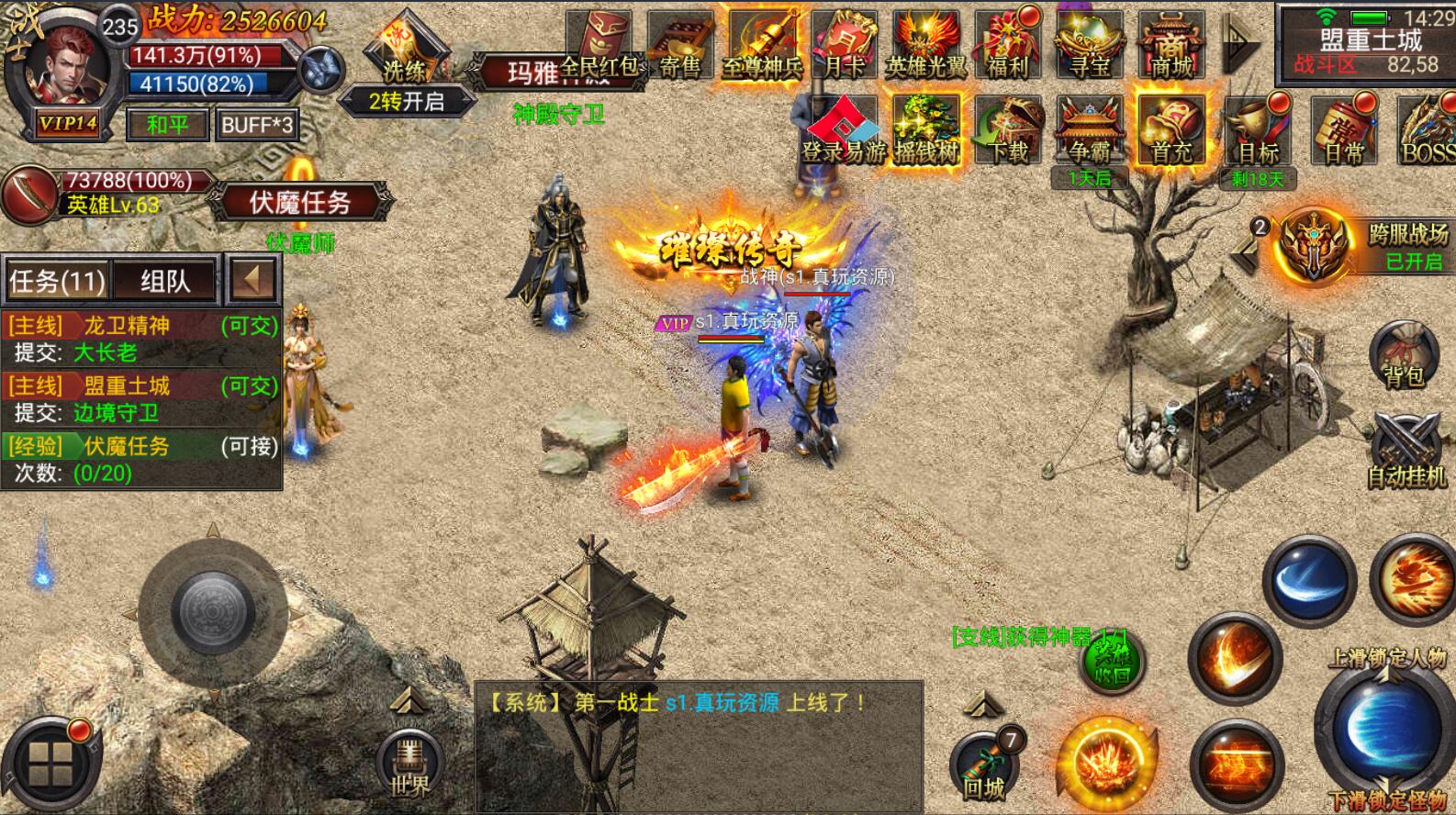Select the 任务(11) quest tab
This screenshot has width=1456, height=815.
point(57,281)
